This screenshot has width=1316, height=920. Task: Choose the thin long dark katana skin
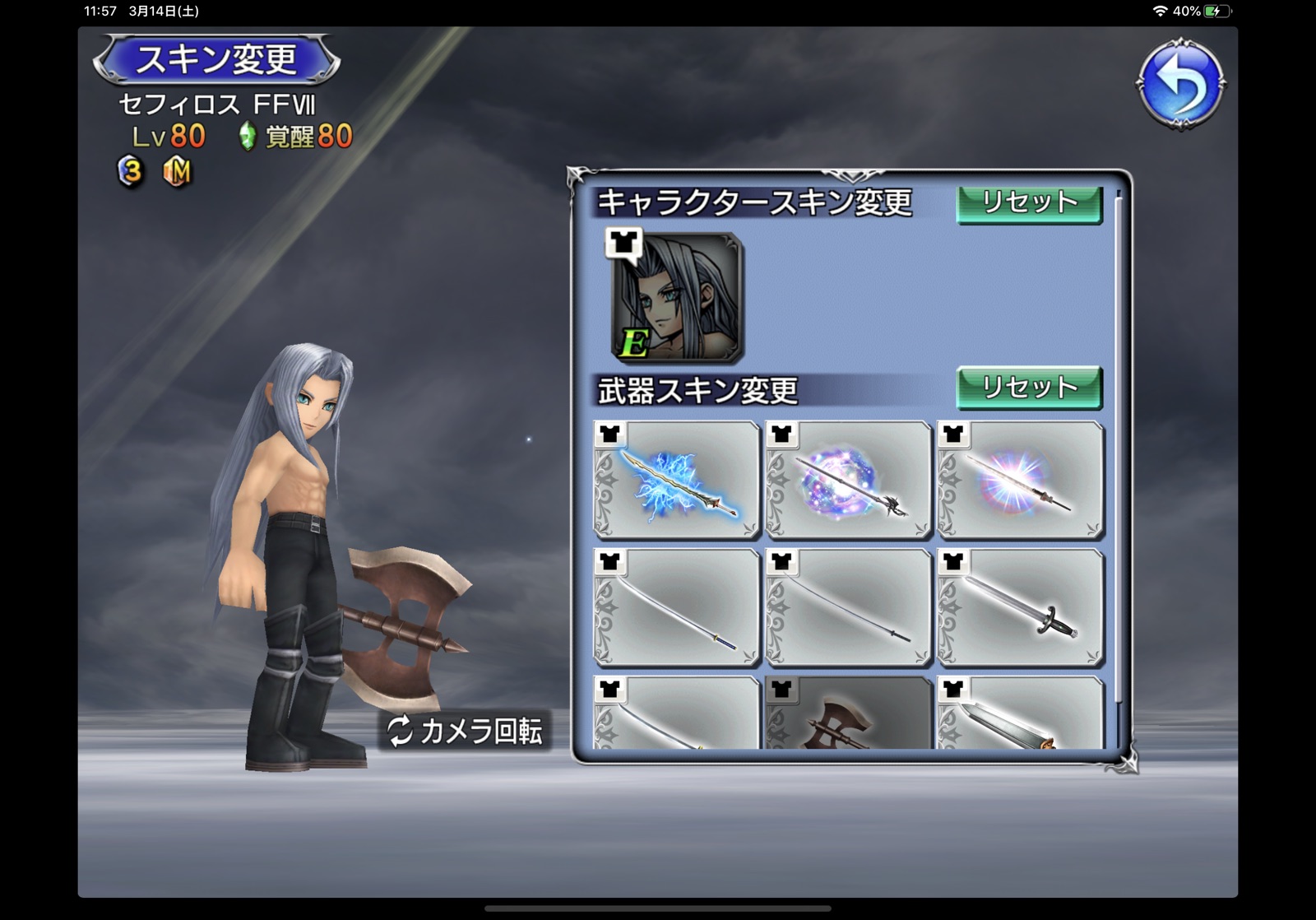(x=849, y=608)
